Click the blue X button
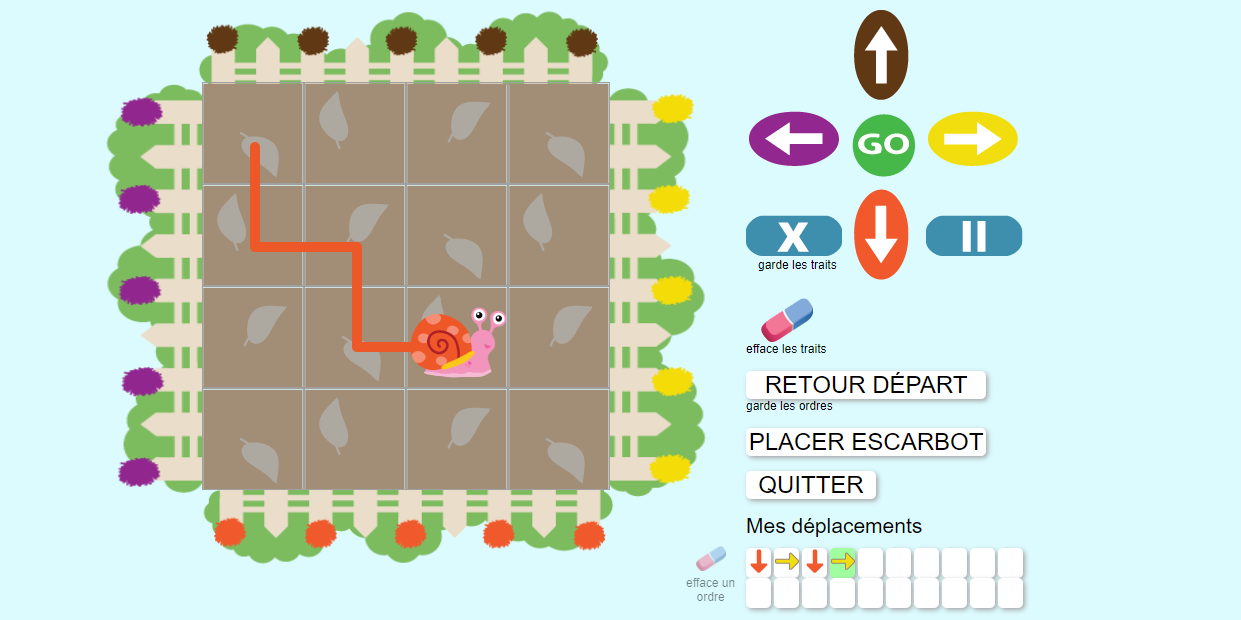Image resolution: width=1241 pixels, height=620 pixels. (793, 236)
